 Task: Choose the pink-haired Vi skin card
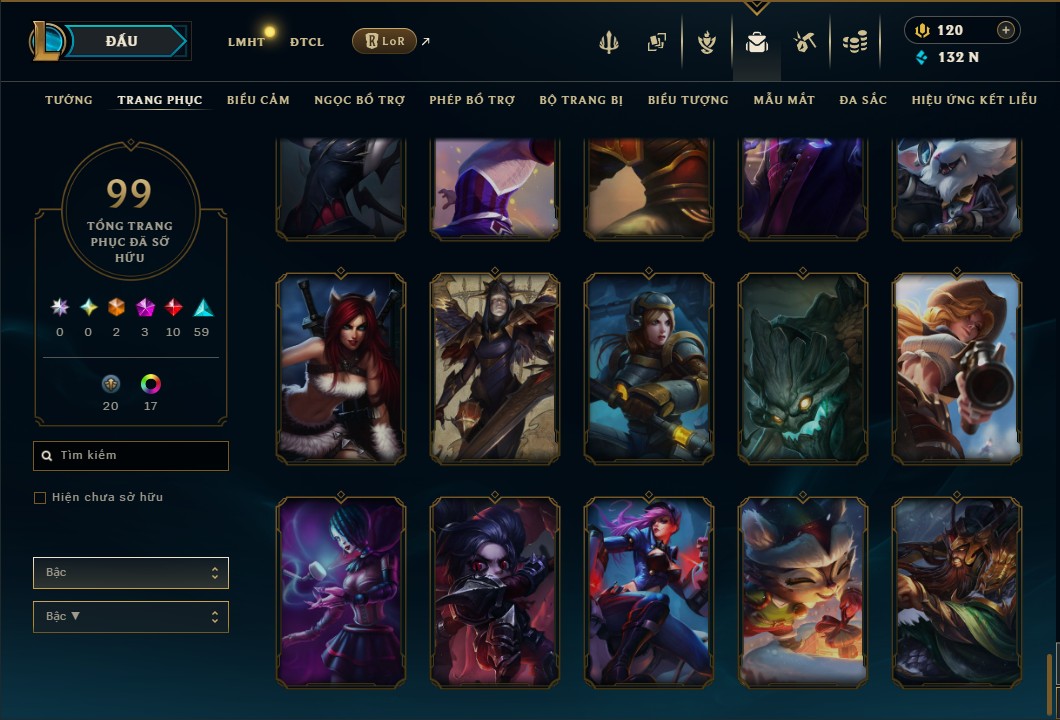click(648, 592)
